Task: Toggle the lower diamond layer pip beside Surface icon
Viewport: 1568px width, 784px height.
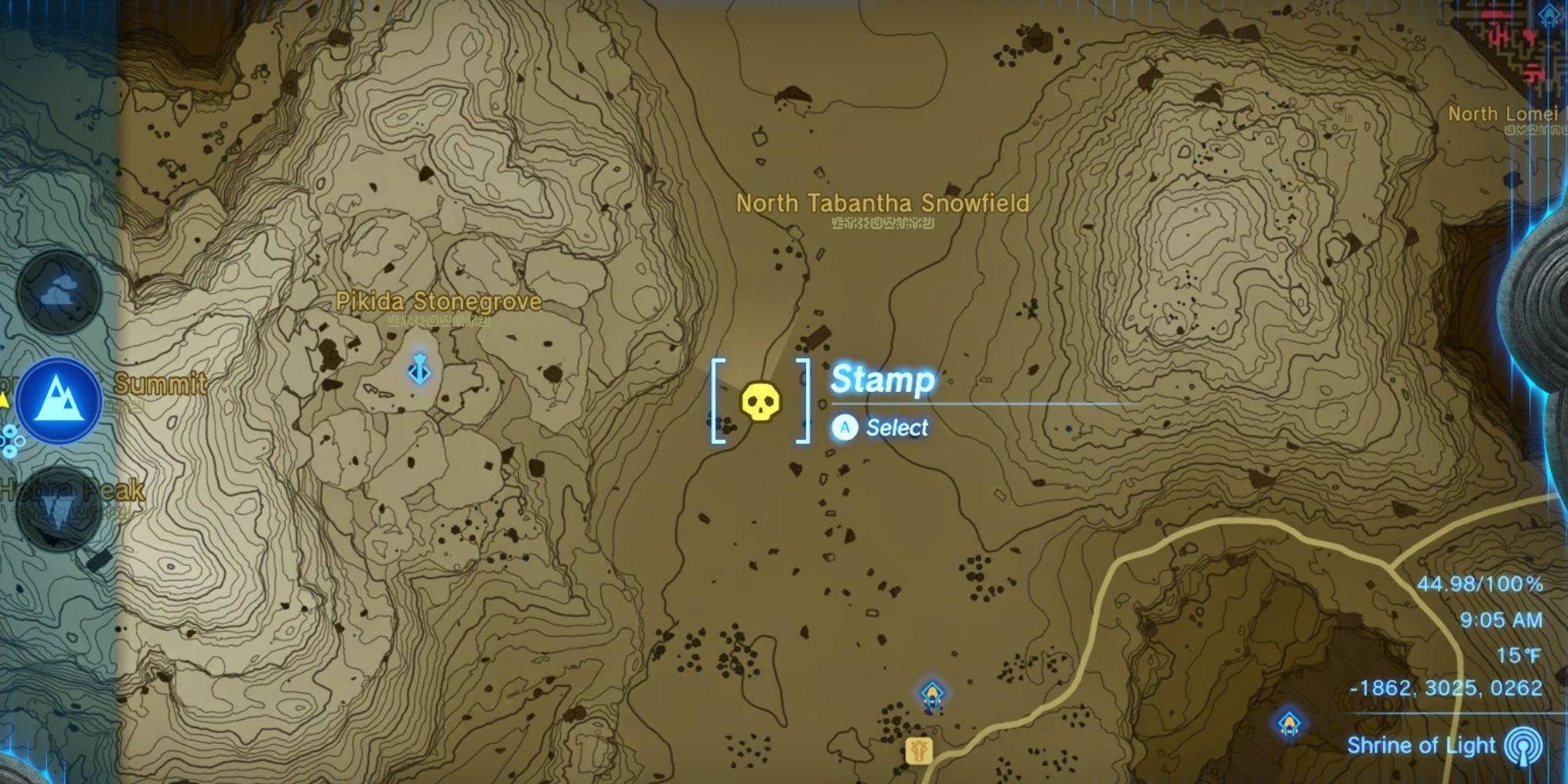Action: 11,450
